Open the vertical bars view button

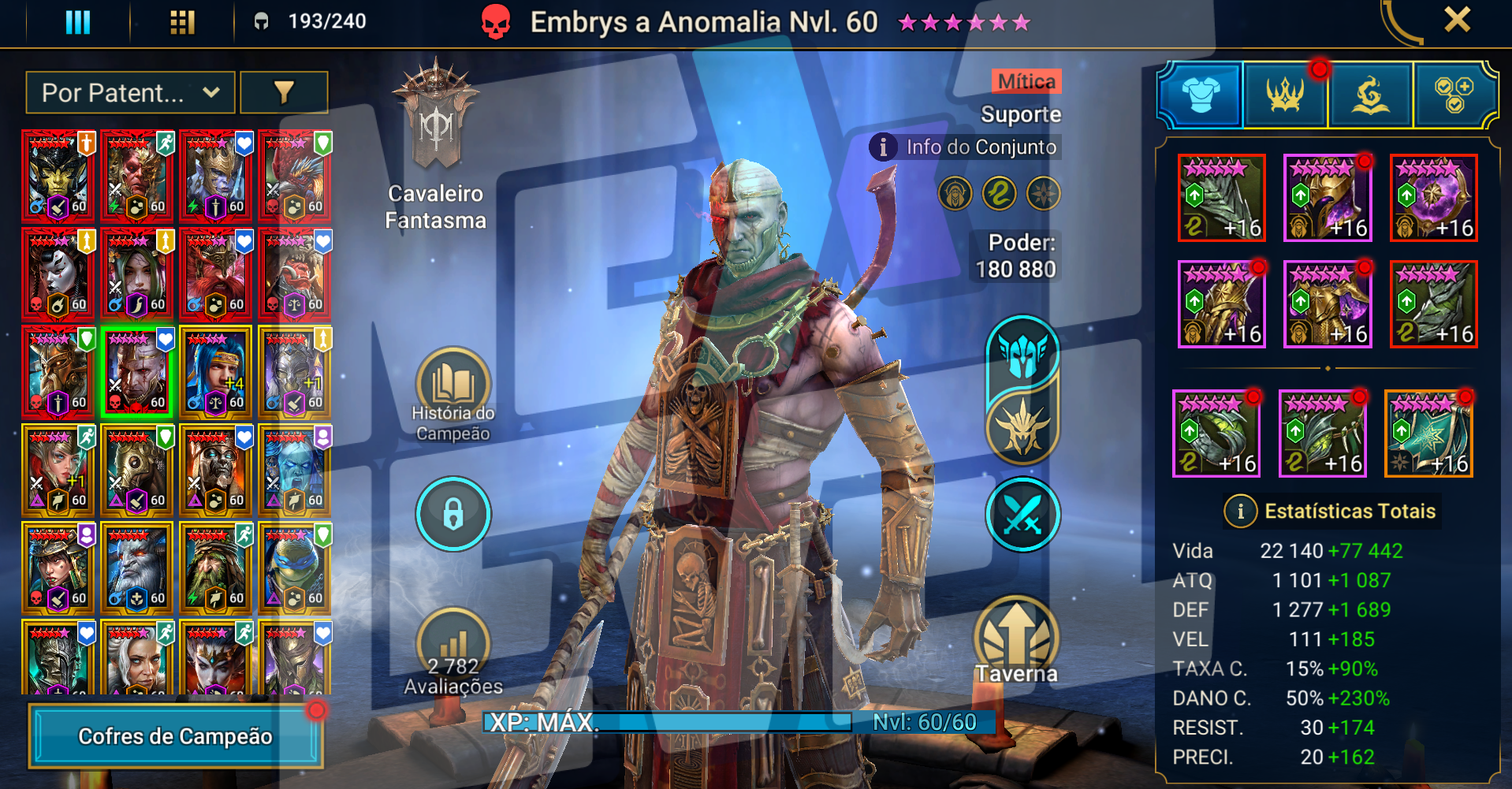tap(77, 21)
